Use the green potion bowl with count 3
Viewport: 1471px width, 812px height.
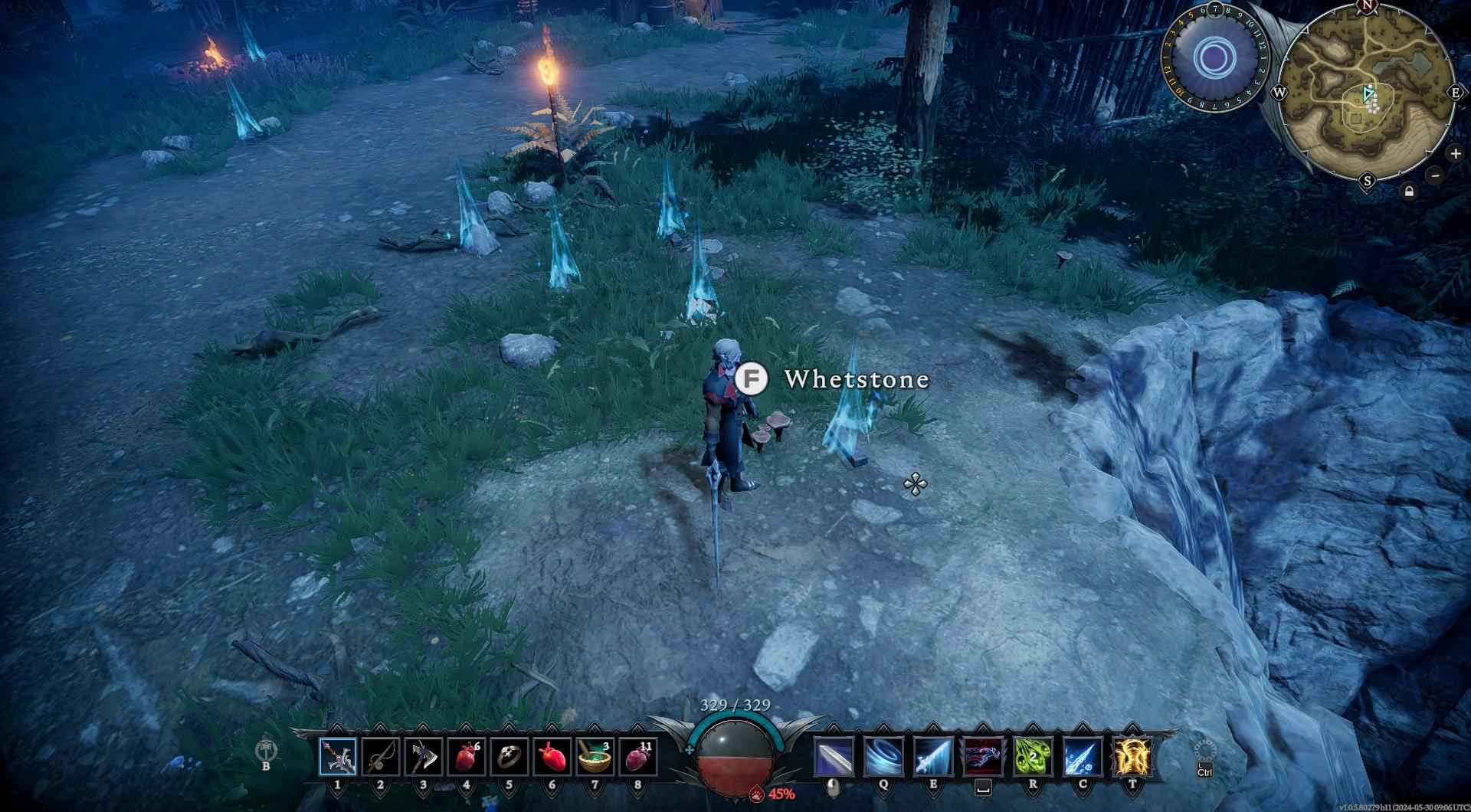pyautogui.click(x=595, y=758)
